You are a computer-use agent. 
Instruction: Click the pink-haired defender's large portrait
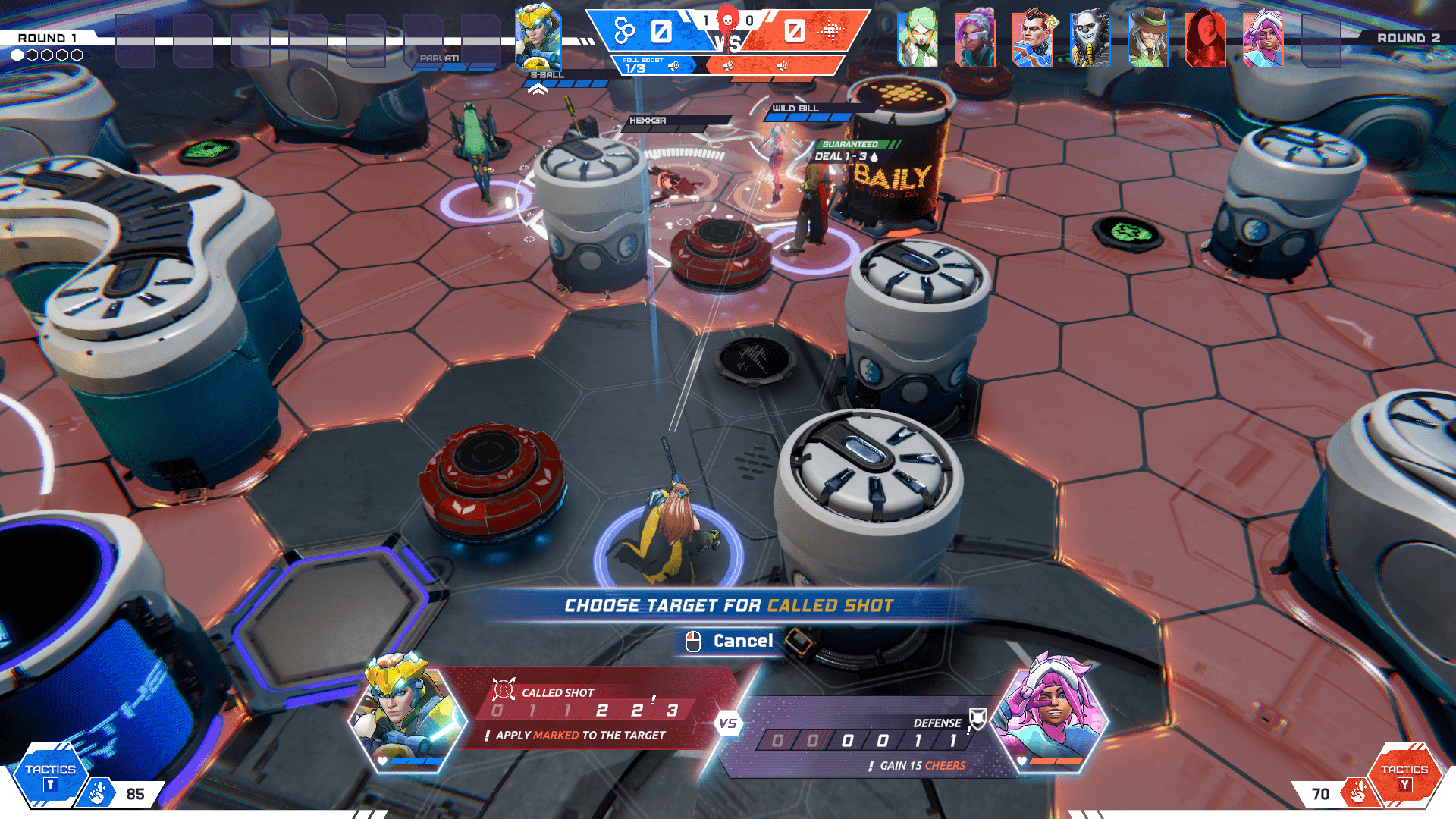coord(1050,713)
